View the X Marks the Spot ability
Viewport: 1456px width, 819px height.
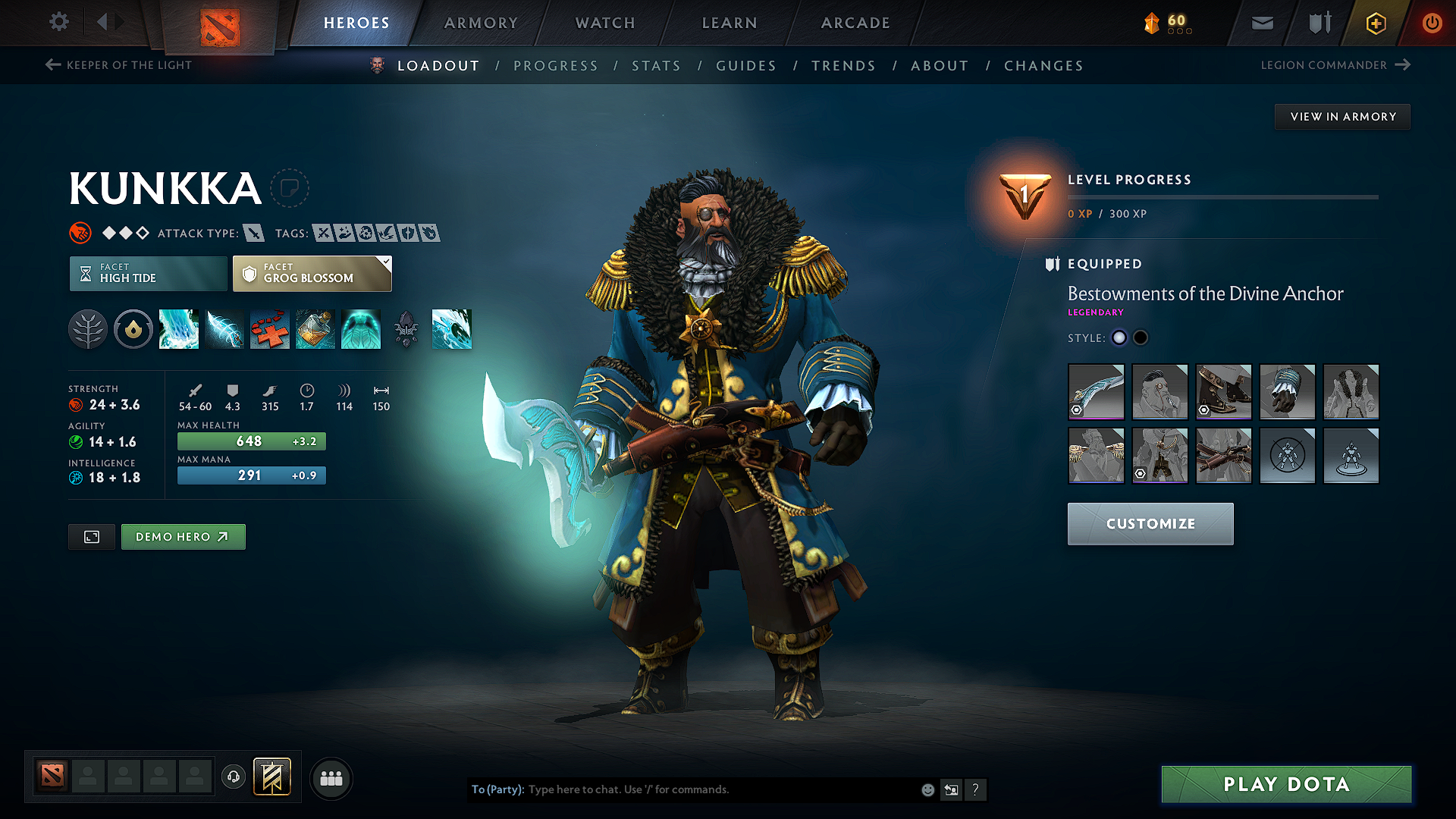click(x=269, y=329)
